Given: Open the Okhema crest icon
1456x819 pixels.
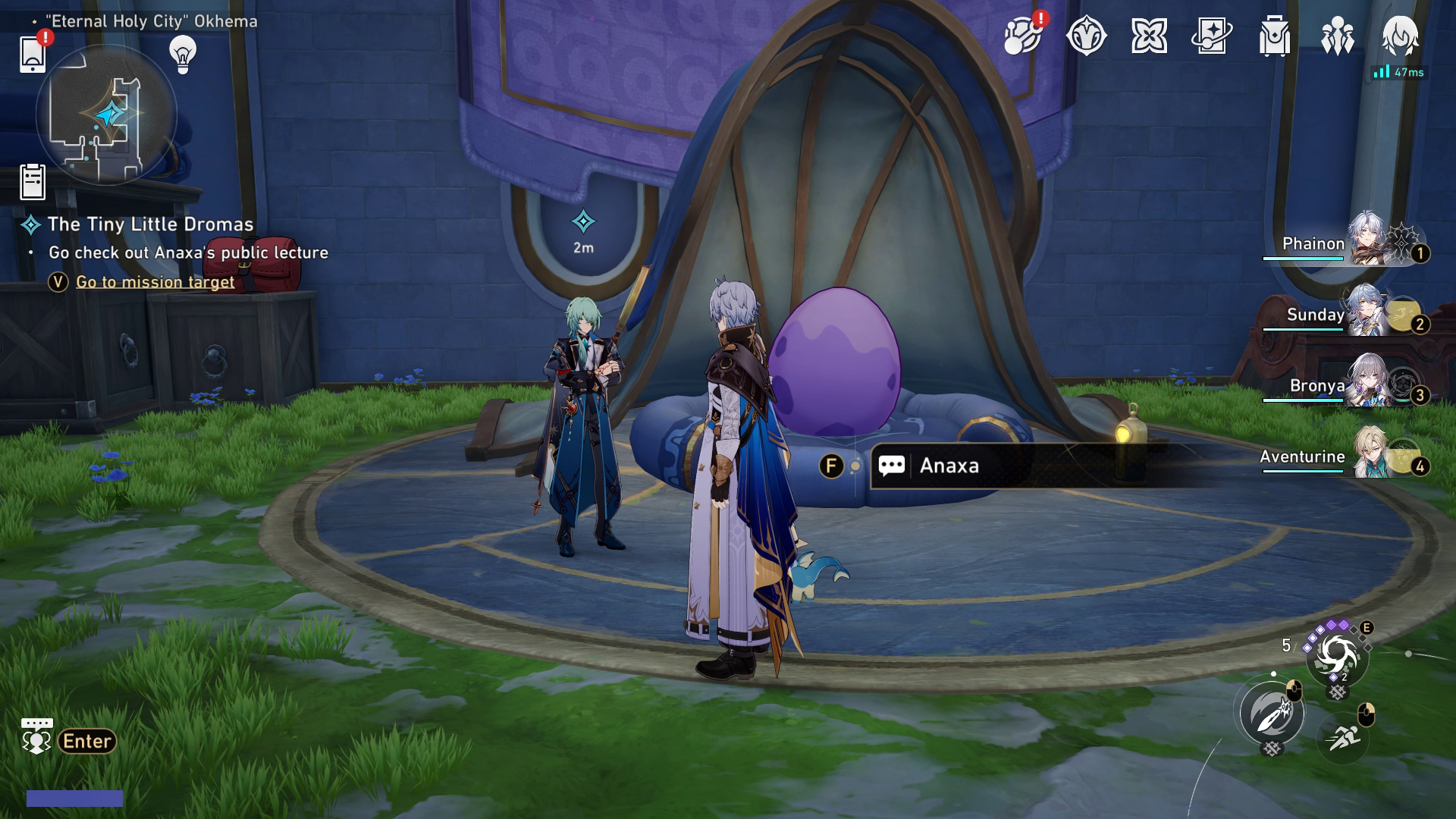Looking at the screenshot, I should [x=1087, y=33].
